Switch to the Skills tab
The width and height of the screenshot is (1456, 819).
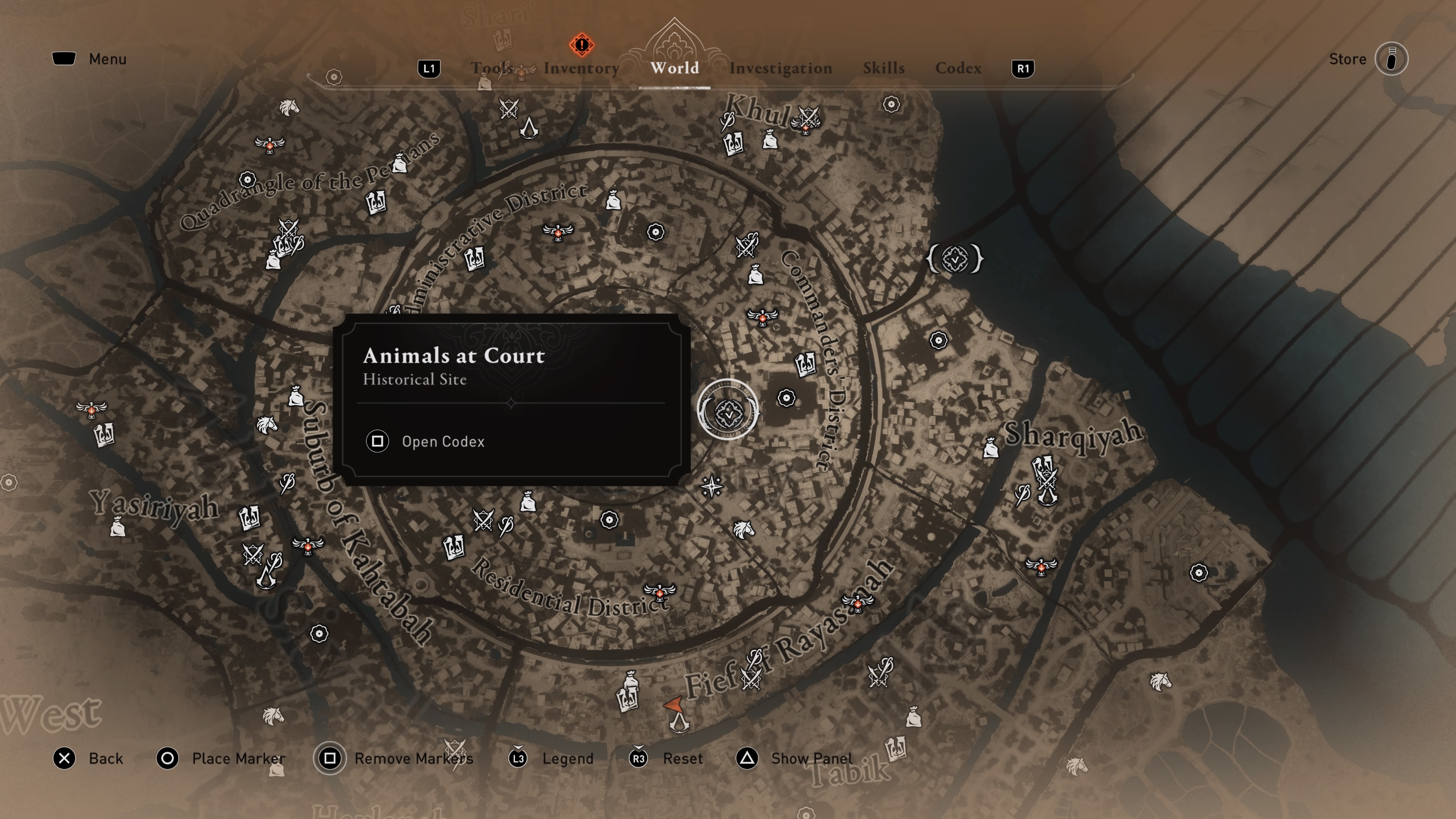883,68
